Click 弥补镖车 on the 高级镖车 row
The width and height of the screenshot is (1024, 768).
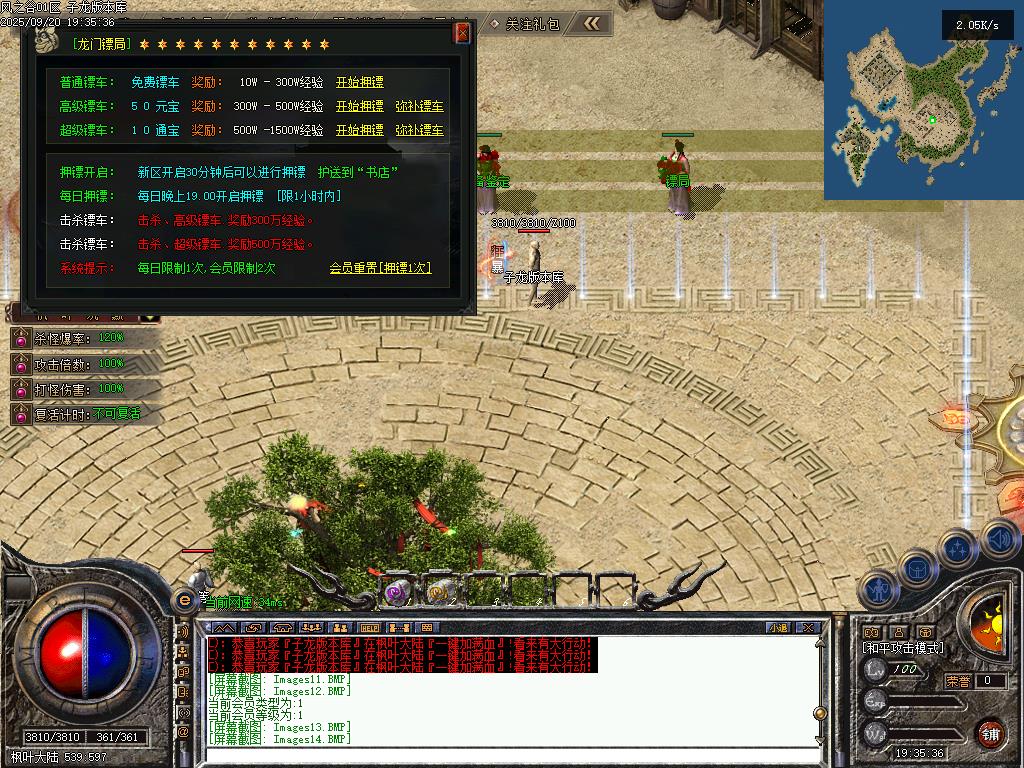[419, 106]
